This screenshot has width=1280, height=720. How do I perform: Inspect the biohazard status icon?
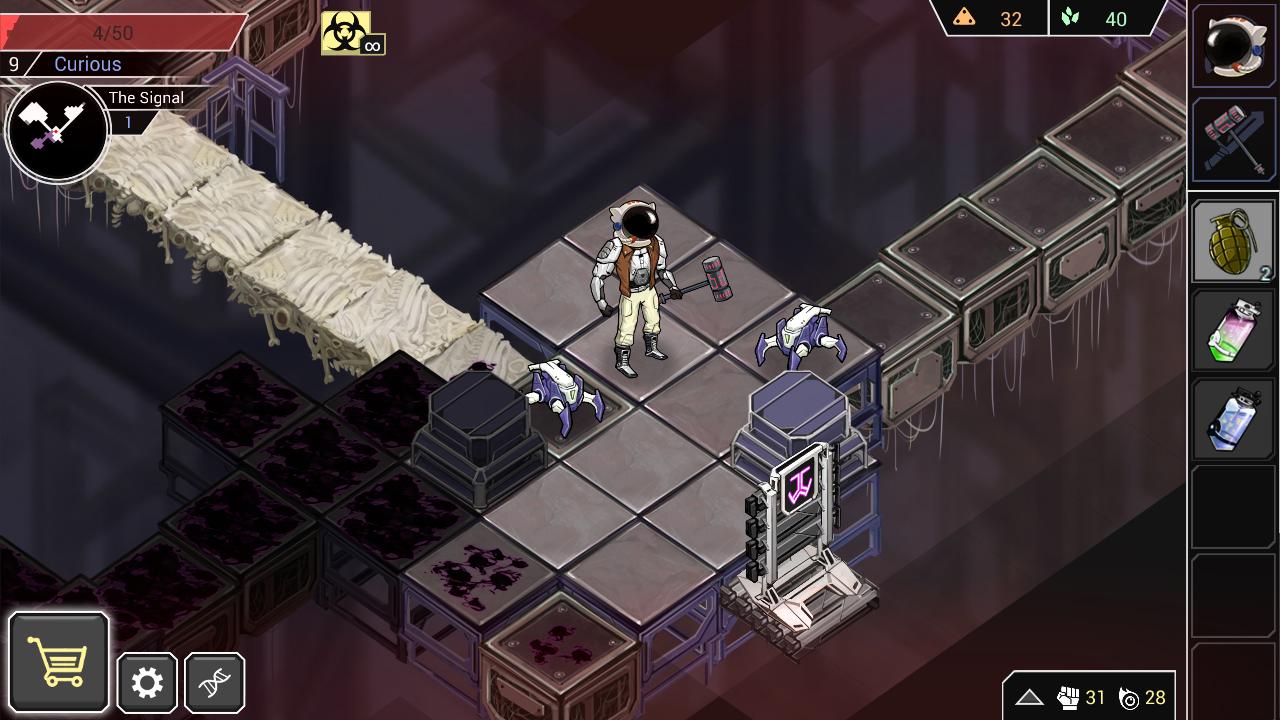pyautogui.click(x=346, y=32)
